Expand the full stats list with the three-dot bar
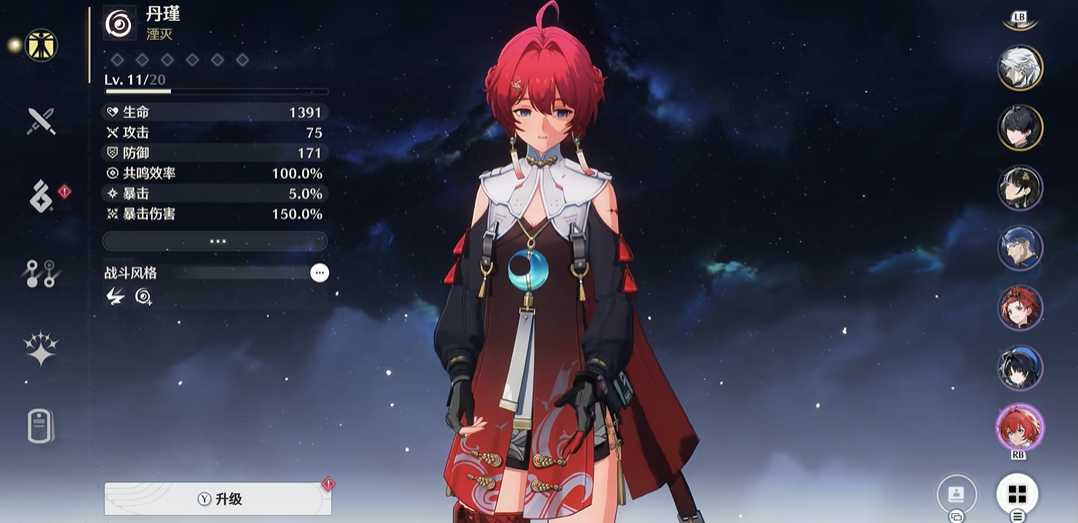Image resolution: width=1078 pixels, height=523 pixels. pos(215,241)
